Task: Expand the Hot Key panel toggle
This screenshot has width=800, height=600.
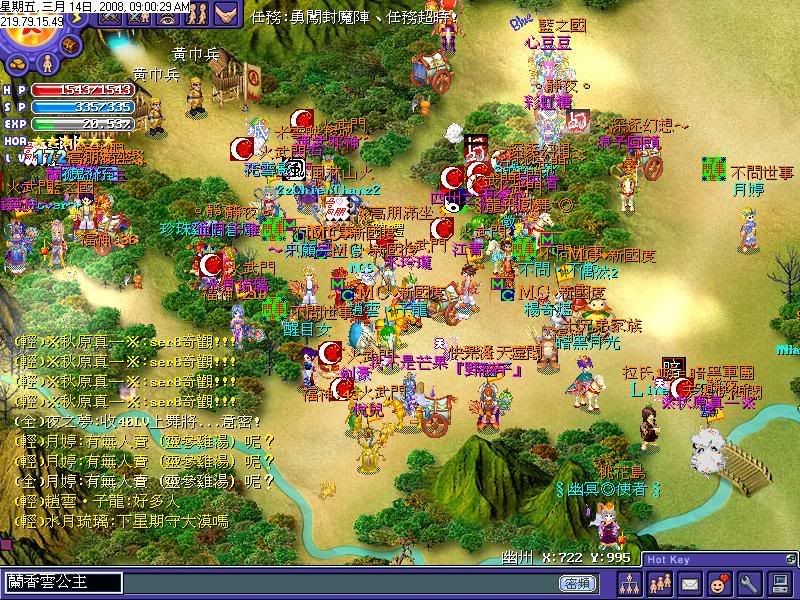Action: (x=790, y=559)
